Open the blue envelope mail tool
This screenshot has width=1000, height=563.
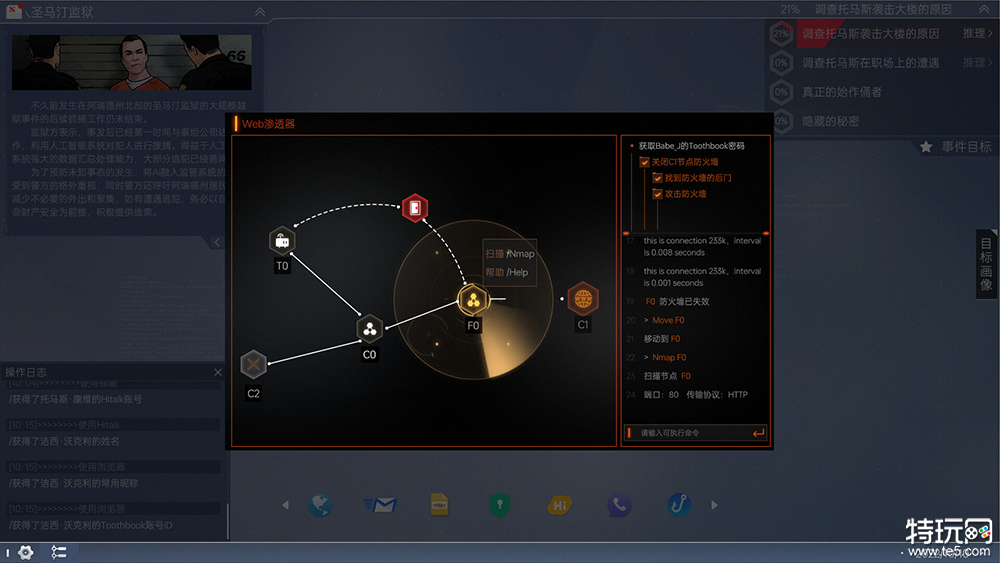pyautogui.click(x=380, y=505)
